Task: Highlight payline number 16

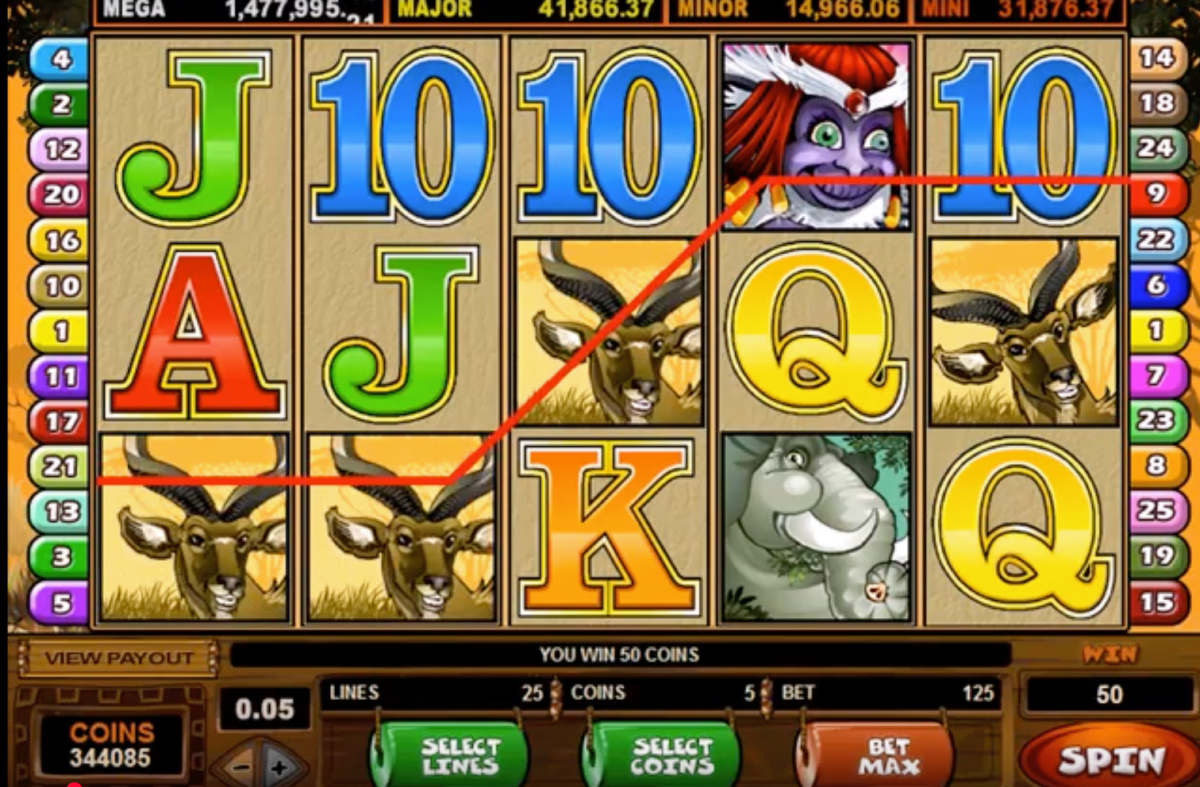Action: 60,240
